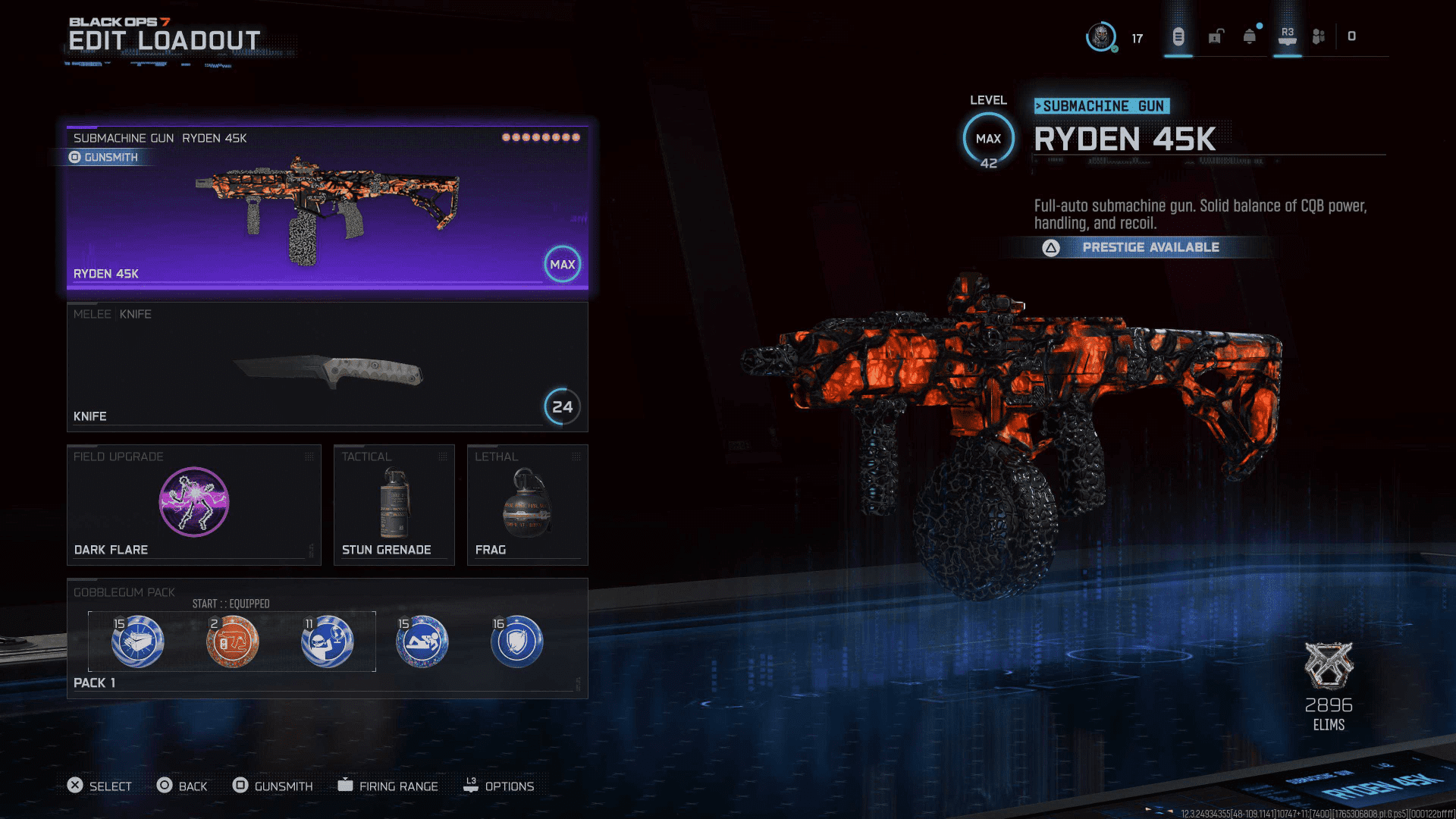This screenshot has width=1456, height=819.
Task: Click the Back option in footer
Action: [x=182, y=786]
